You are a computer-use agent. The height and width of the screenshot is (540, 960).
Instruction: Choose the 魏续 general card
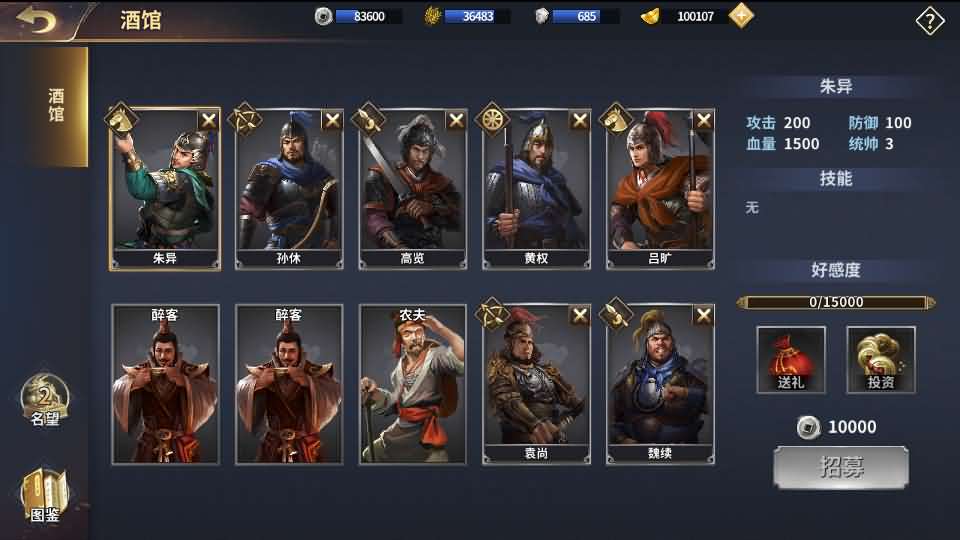click(x=661, y=385)
